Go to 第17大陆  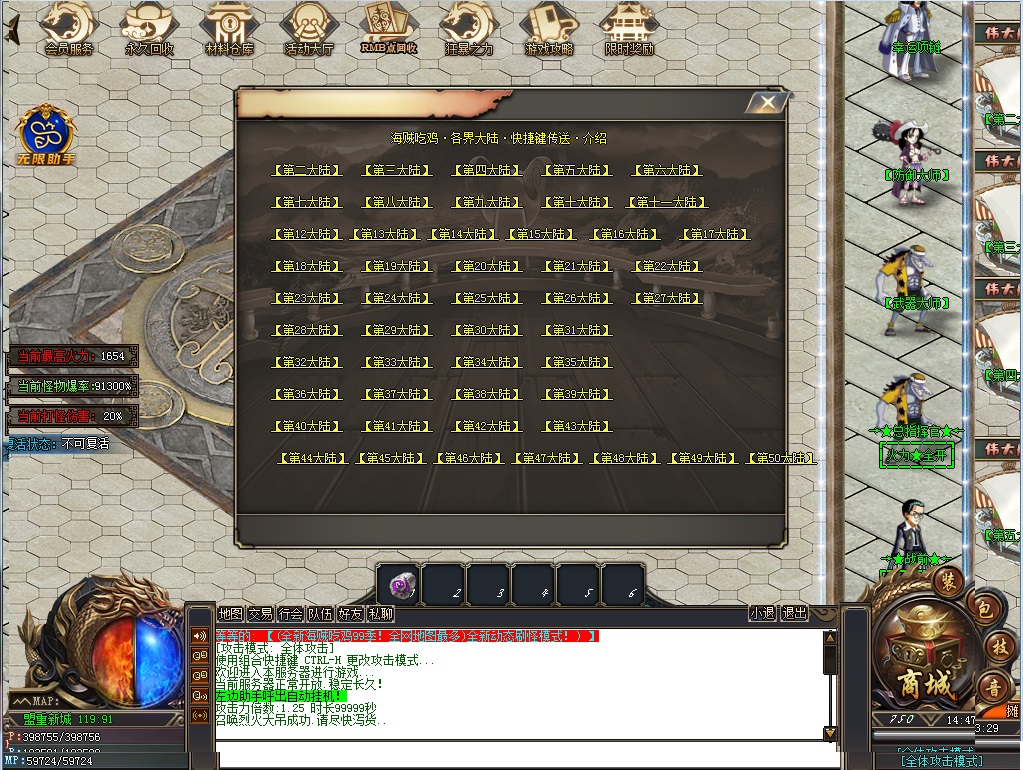pos(715,235)
